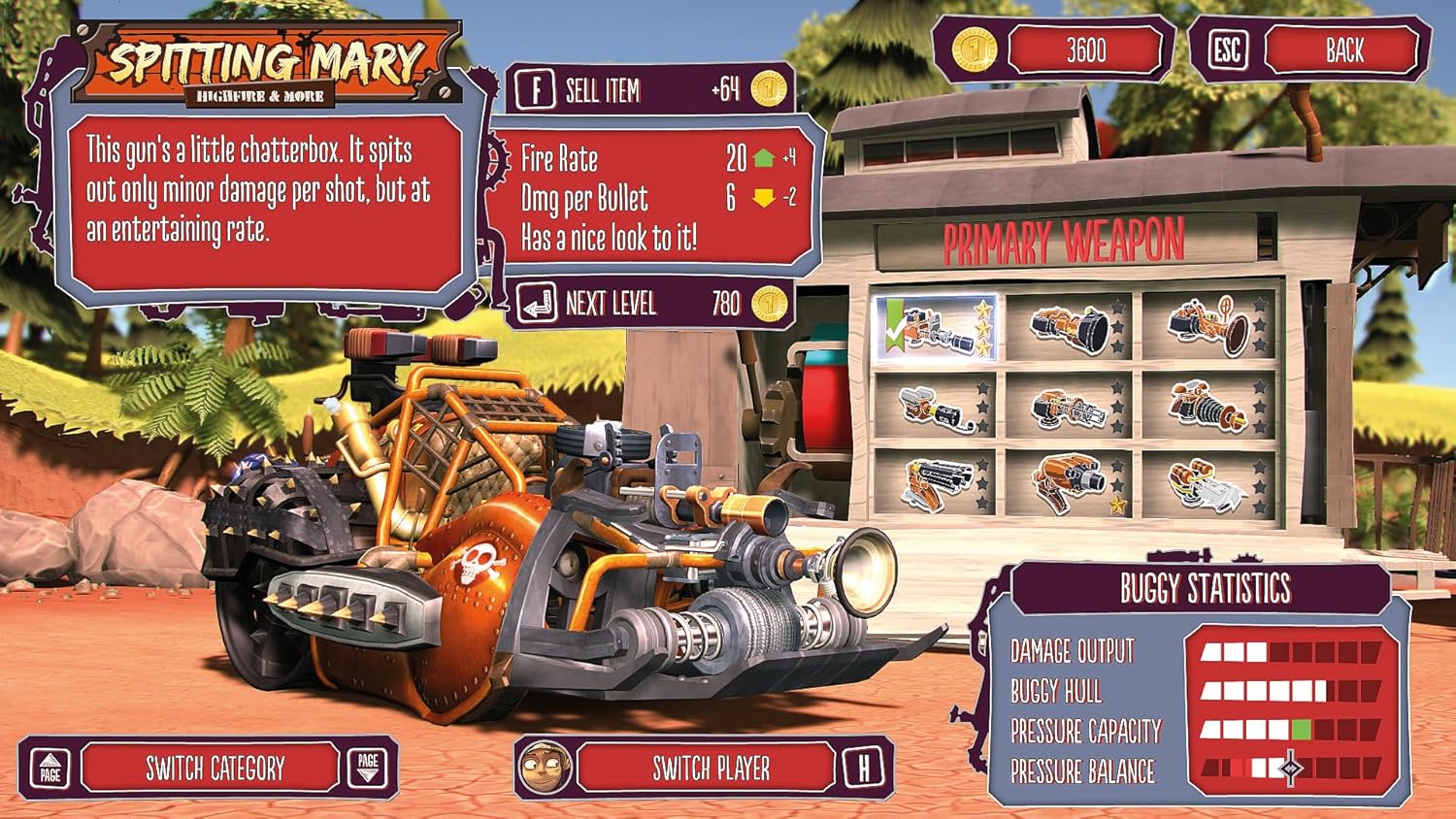Select the equipped weapon with green checkmark
Image resolution: width=1456 pixels, height=819 pixels.
click(x=936, y=329)
